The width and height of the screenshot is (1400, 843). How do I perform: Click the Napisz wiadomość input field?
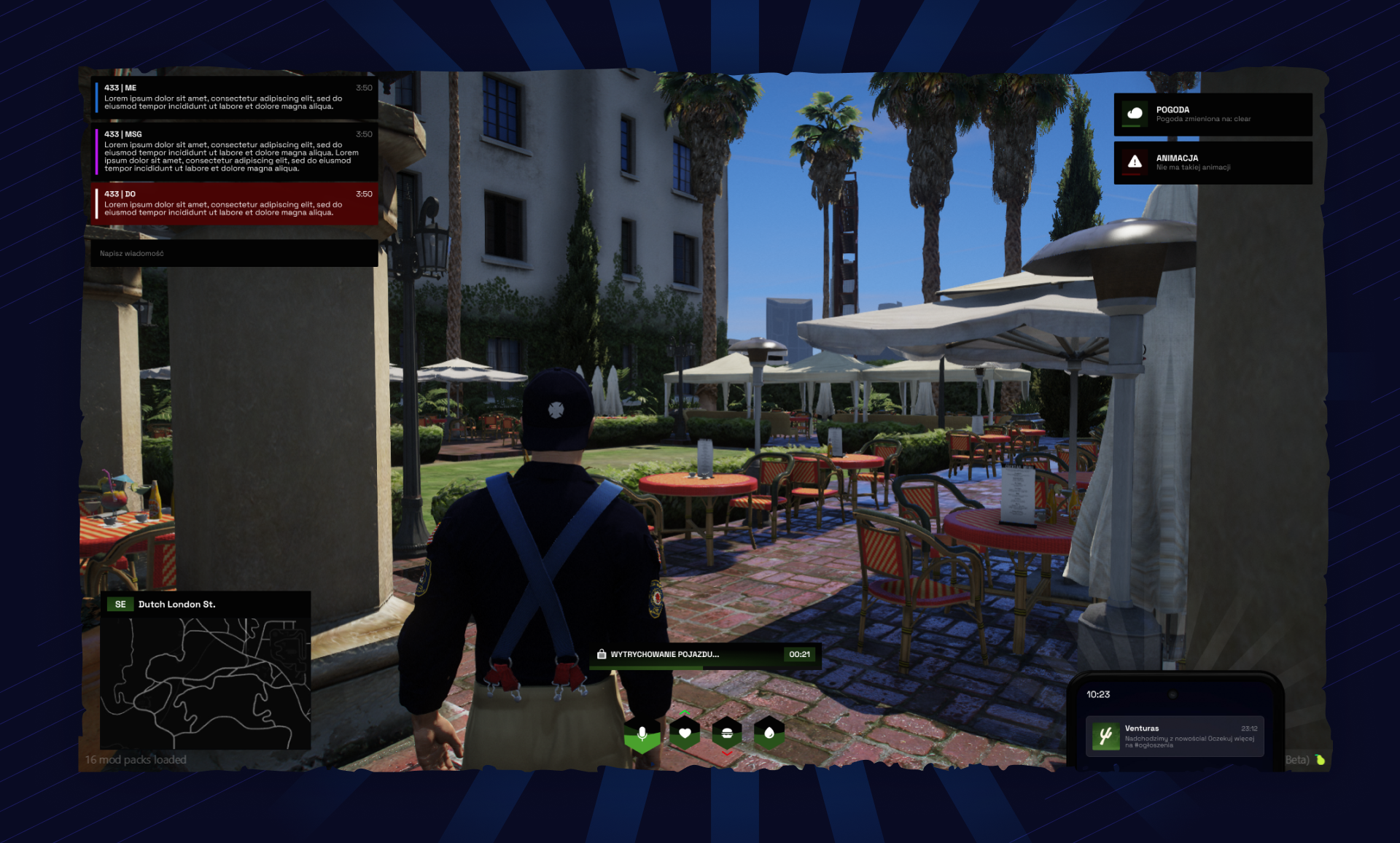[x=233, y=254]
